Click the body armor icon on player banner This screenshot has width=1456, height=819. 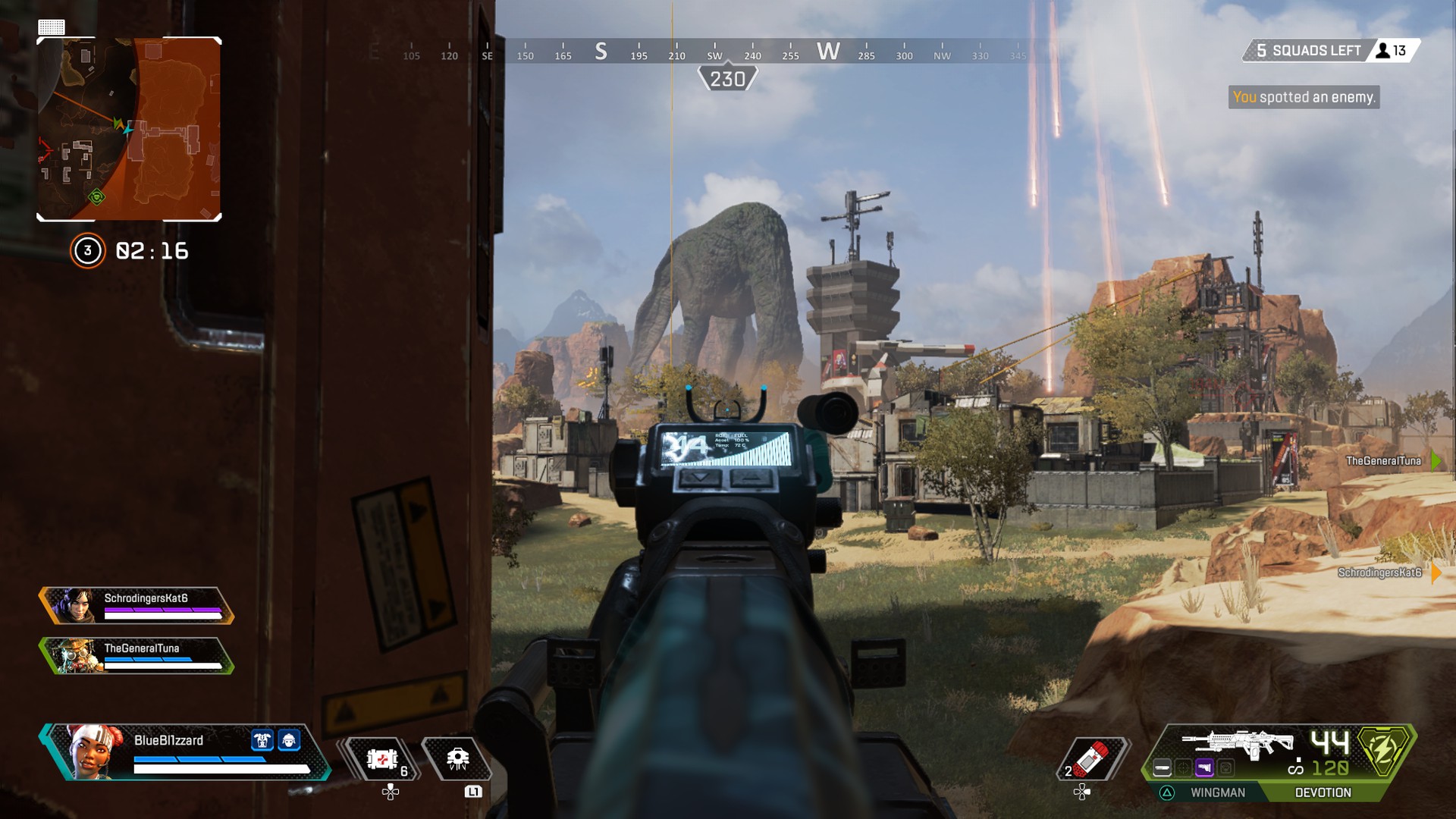coord(262,740)
